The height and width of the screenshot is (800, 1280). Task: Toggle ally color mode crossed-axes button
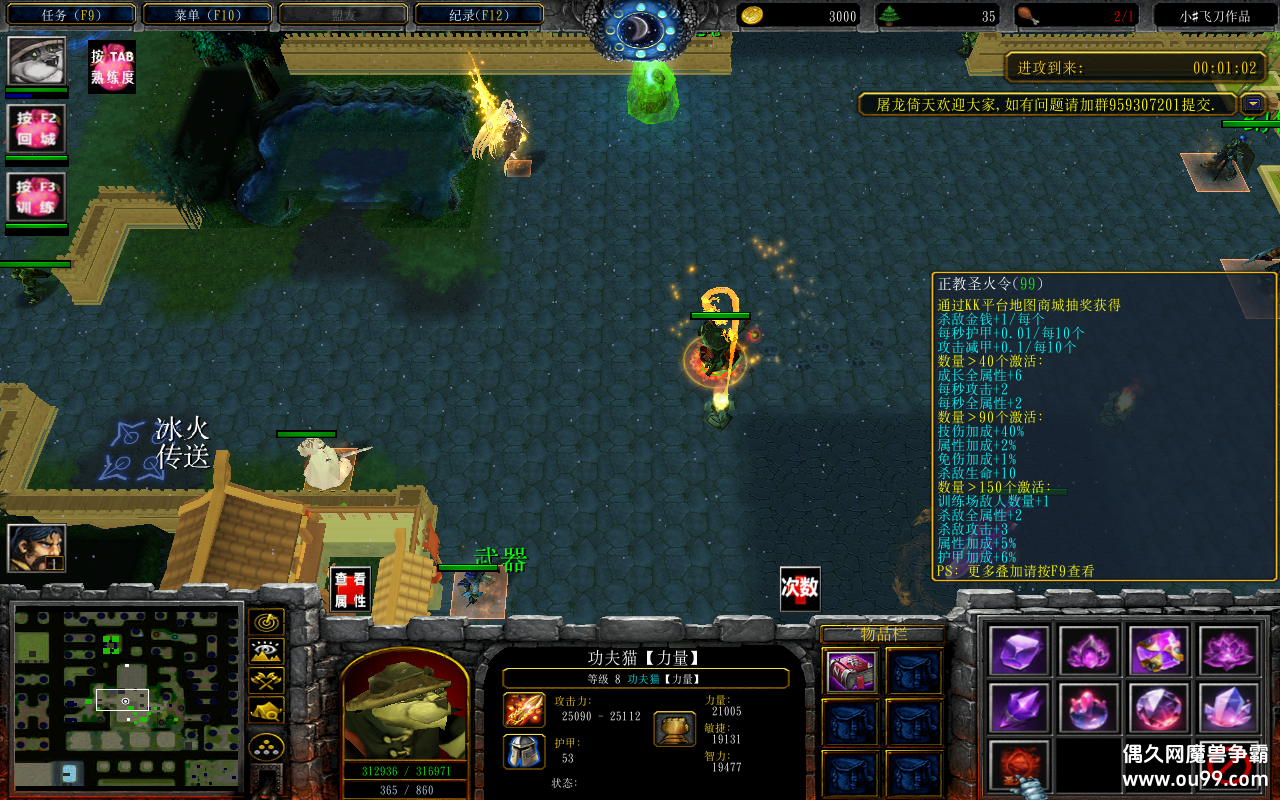(266, 681)
